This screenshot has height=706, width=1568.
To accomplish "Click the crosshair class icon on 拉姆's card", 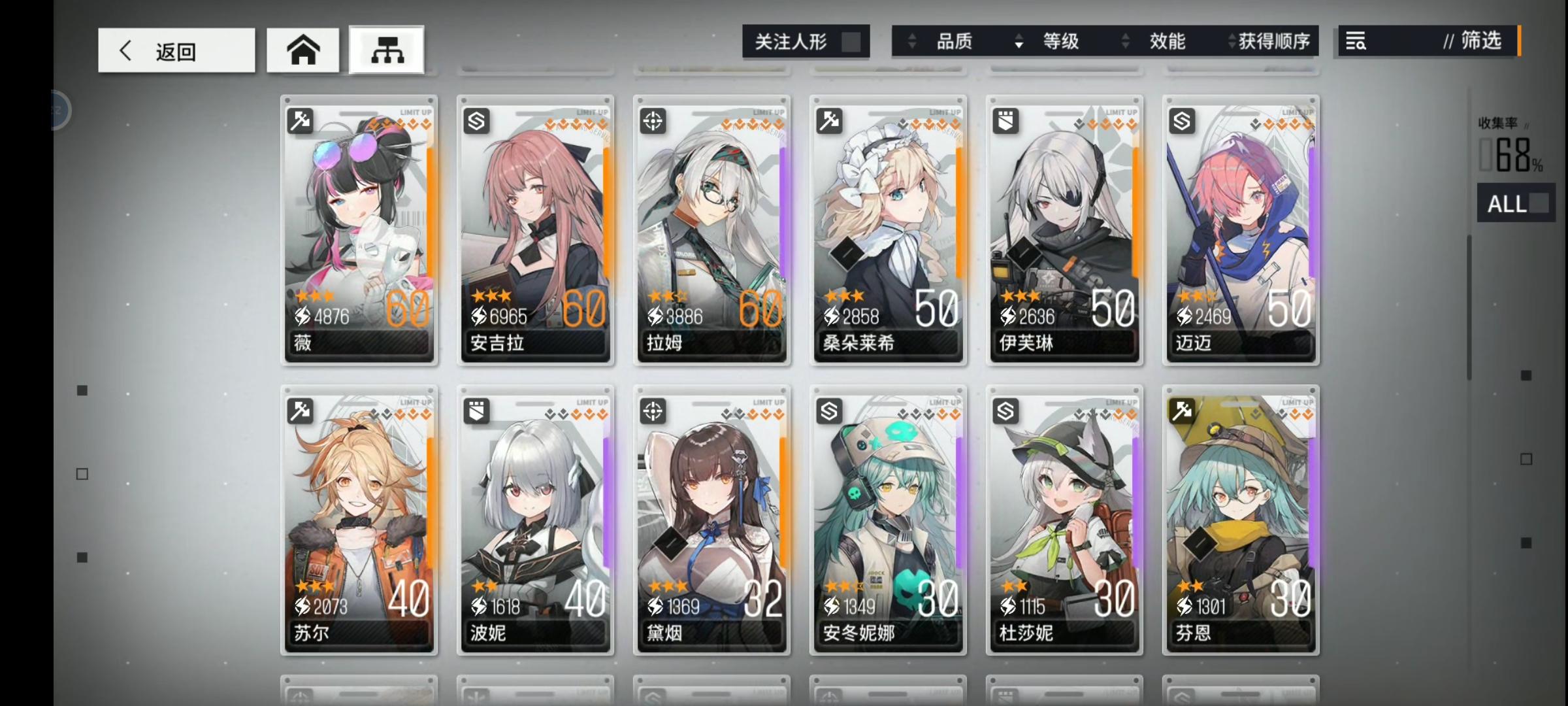I will tap(653, 121).
